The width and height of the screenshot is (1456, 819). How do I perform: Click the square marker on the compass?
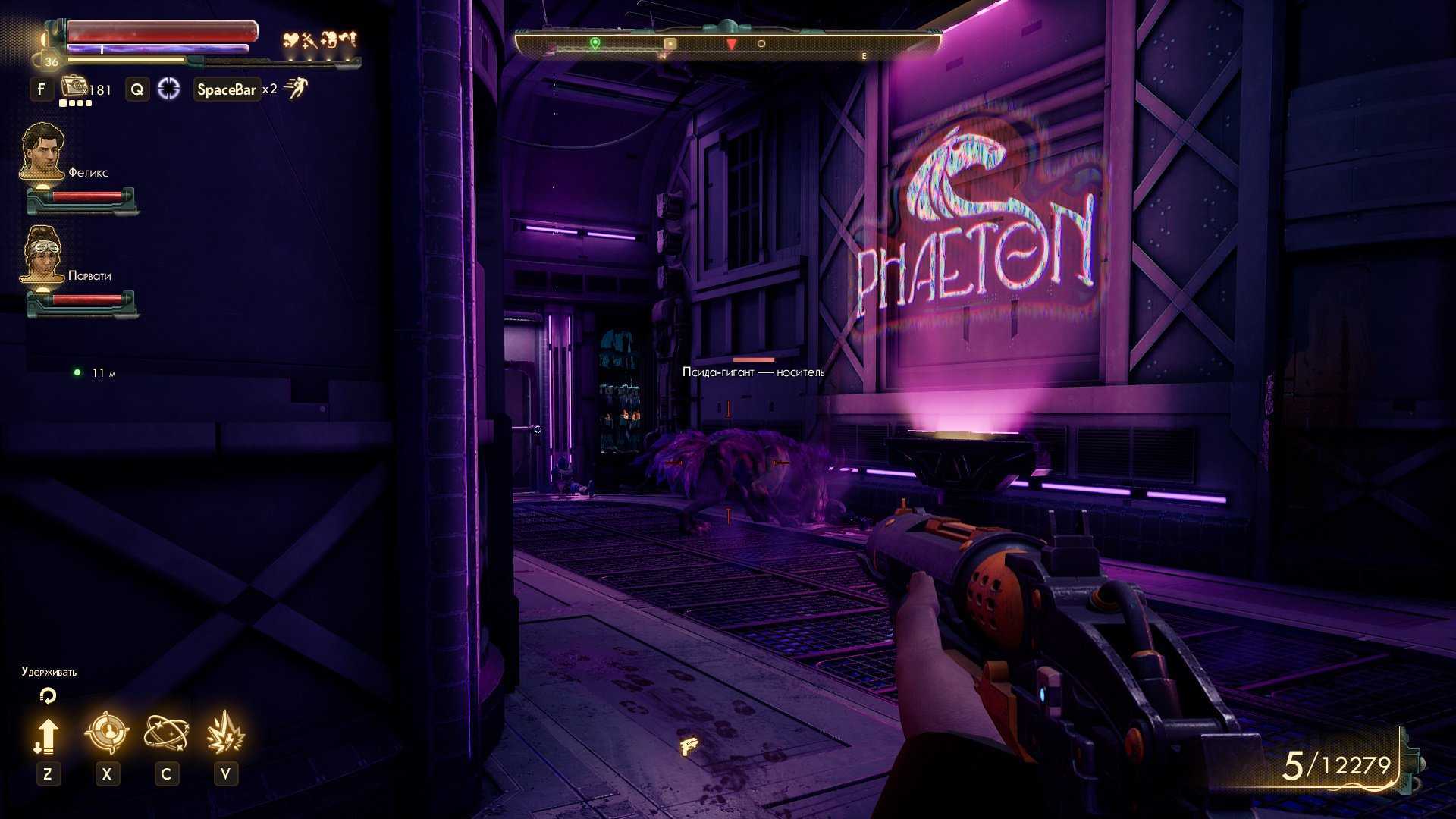670,44
